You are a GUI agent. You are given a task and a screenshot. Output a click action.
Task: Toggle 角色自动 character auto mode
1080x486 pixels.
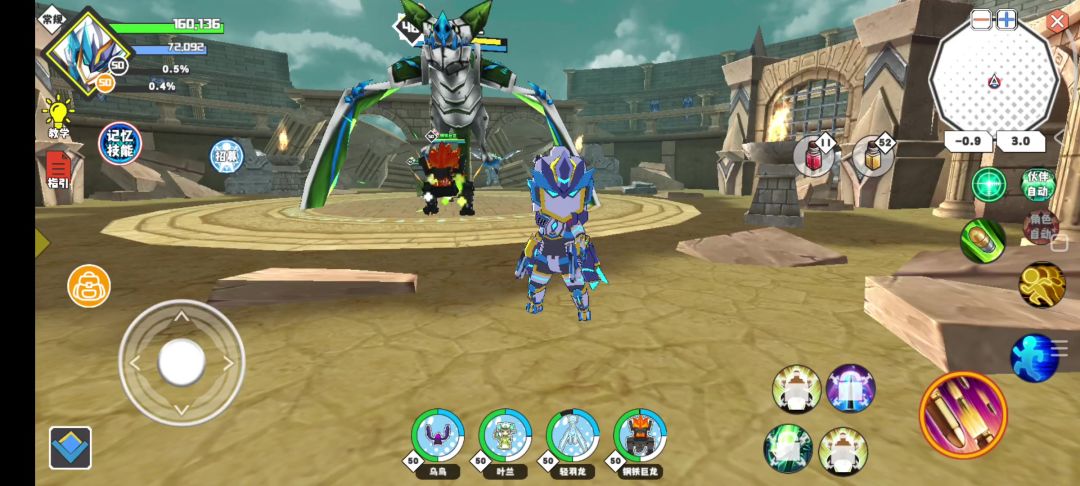[1040, 227]
